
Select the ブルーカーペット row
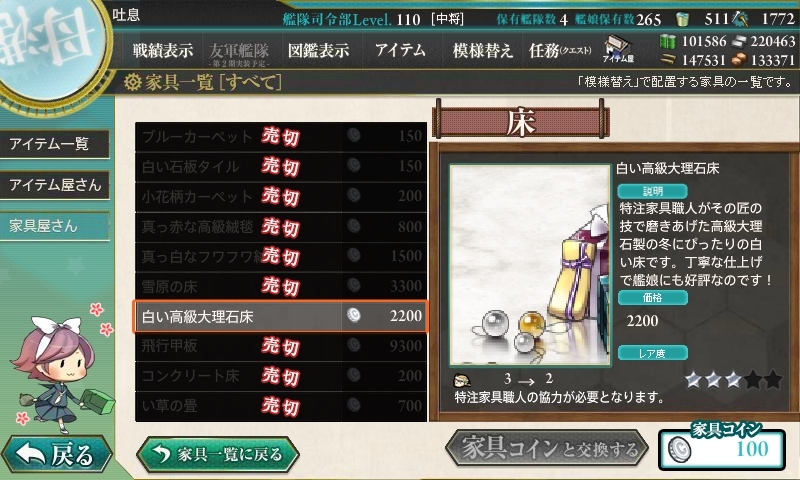pyautogui.click(x=280, y=136)
